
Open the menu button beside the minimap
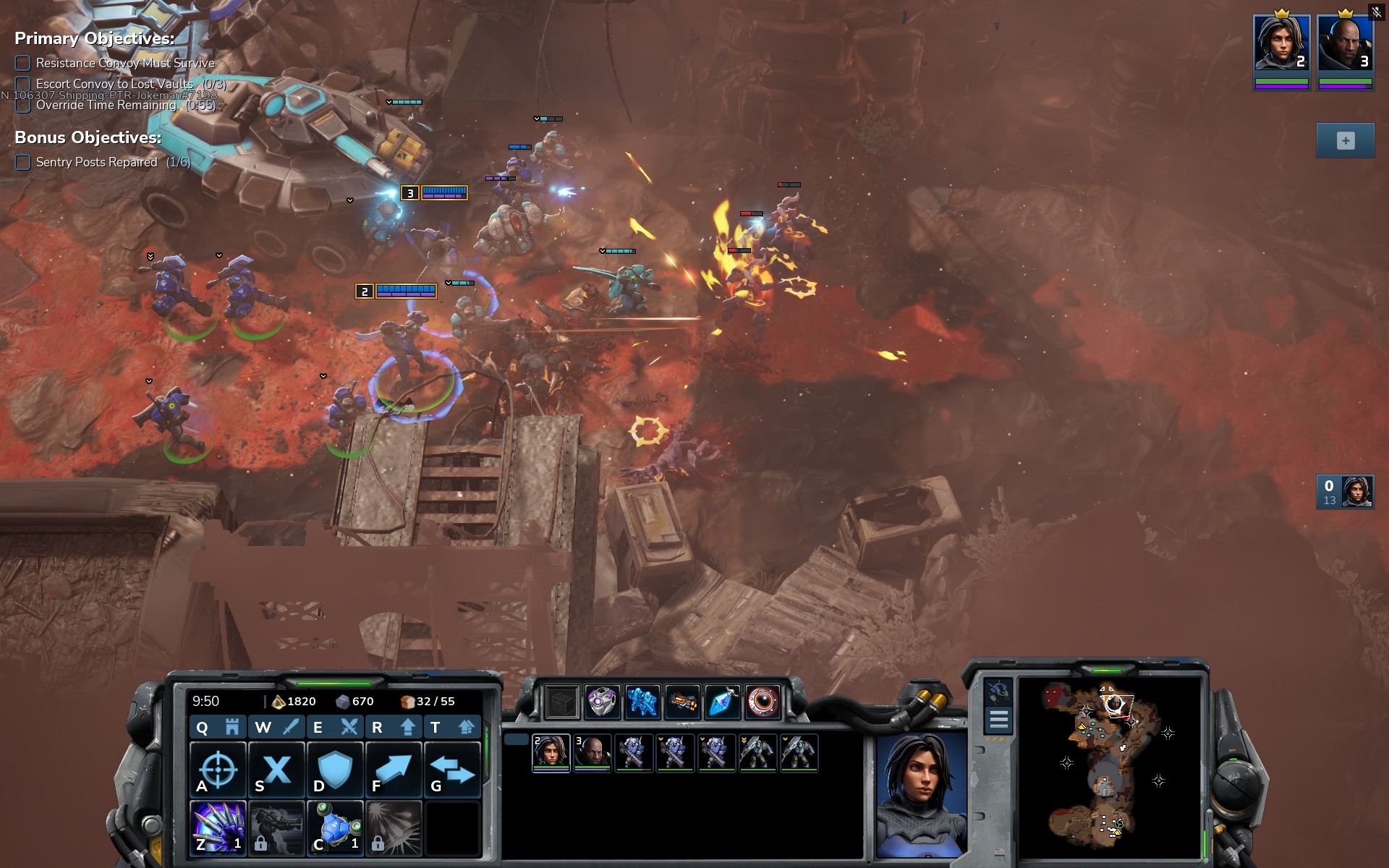[998, 720]
